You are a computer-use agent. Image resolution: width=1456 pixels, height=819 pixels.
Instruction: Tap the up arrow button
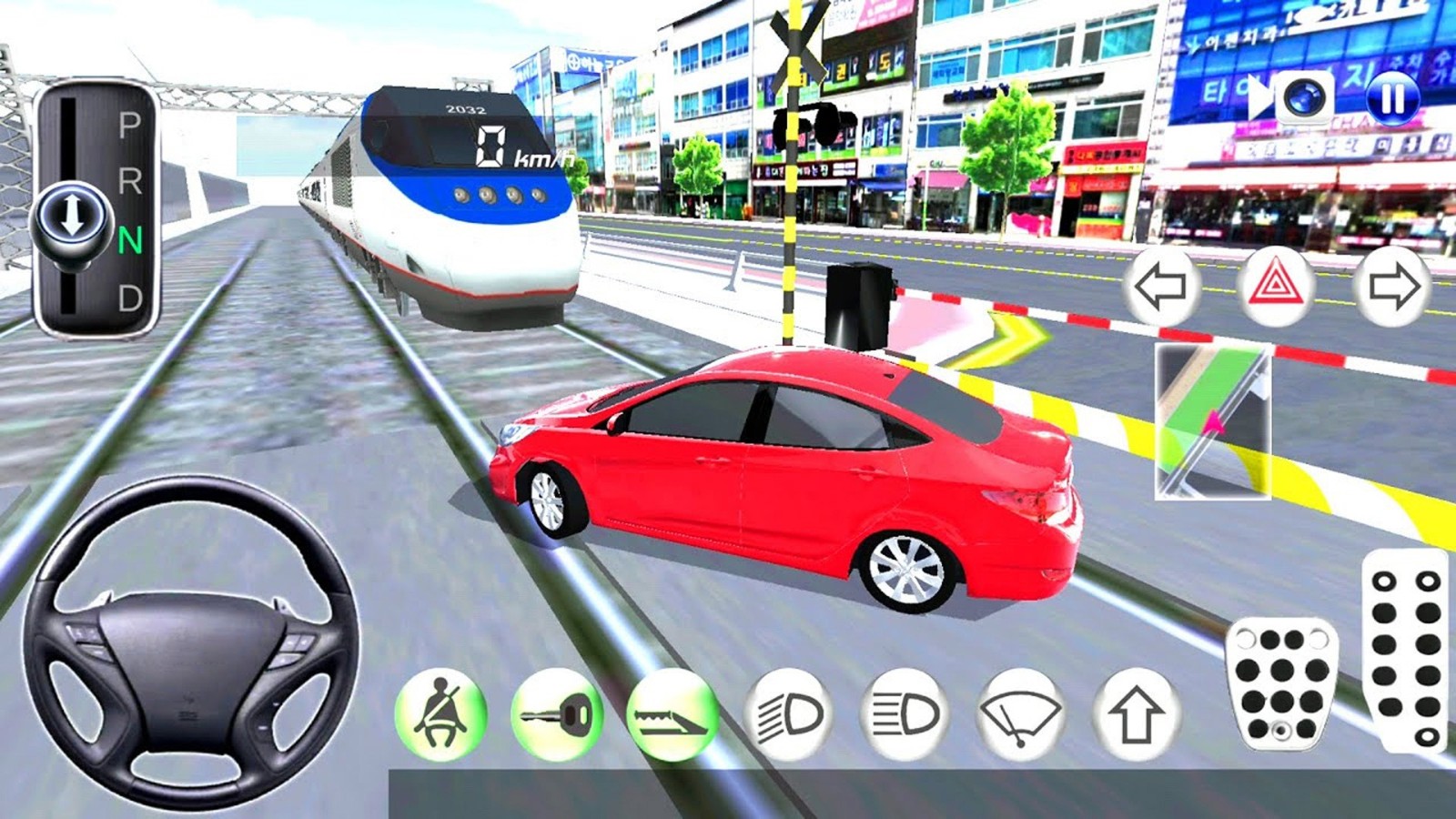(1137, 714)
